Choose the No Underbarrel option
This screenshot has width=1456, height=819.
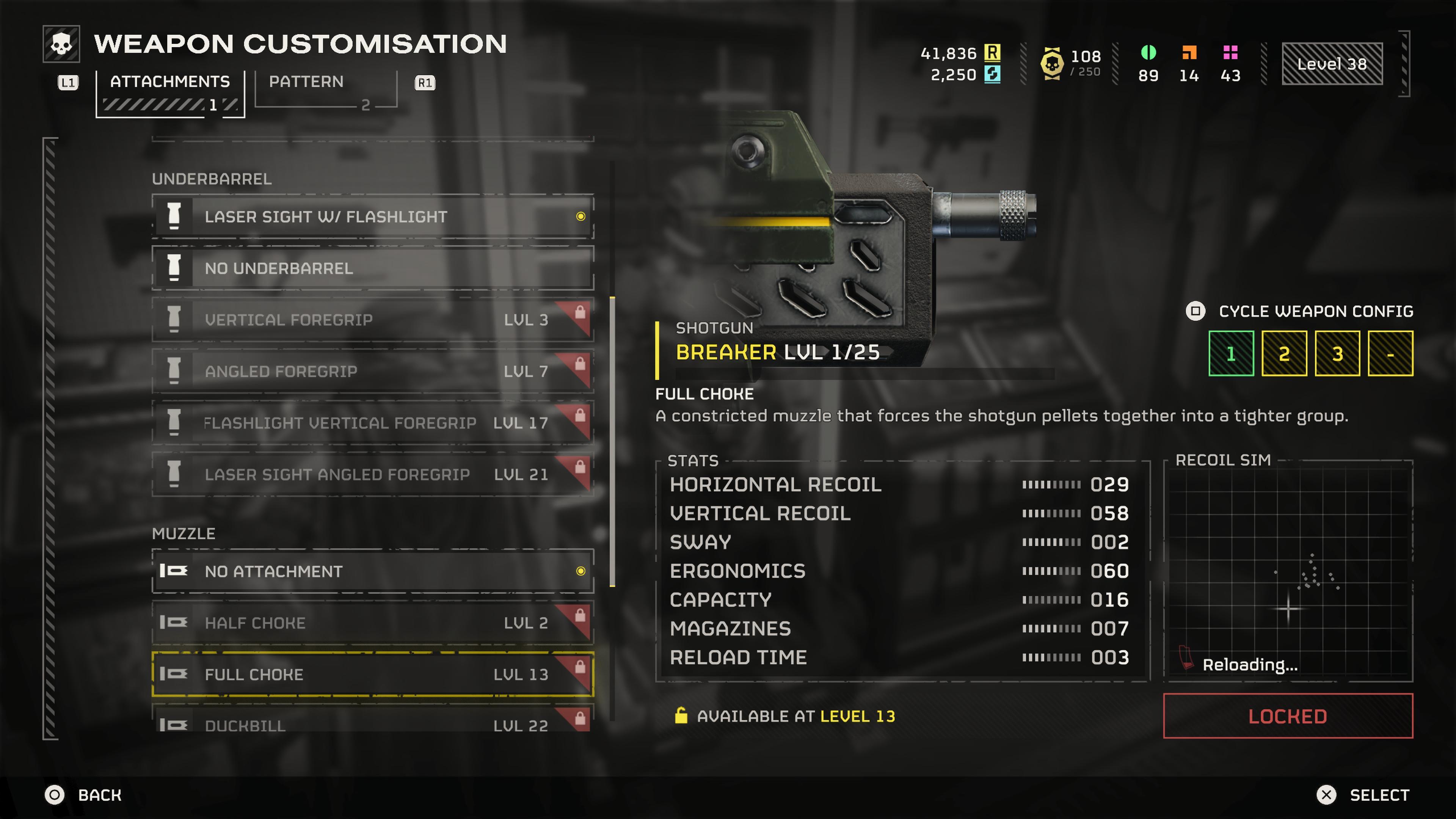coord(372,268)
